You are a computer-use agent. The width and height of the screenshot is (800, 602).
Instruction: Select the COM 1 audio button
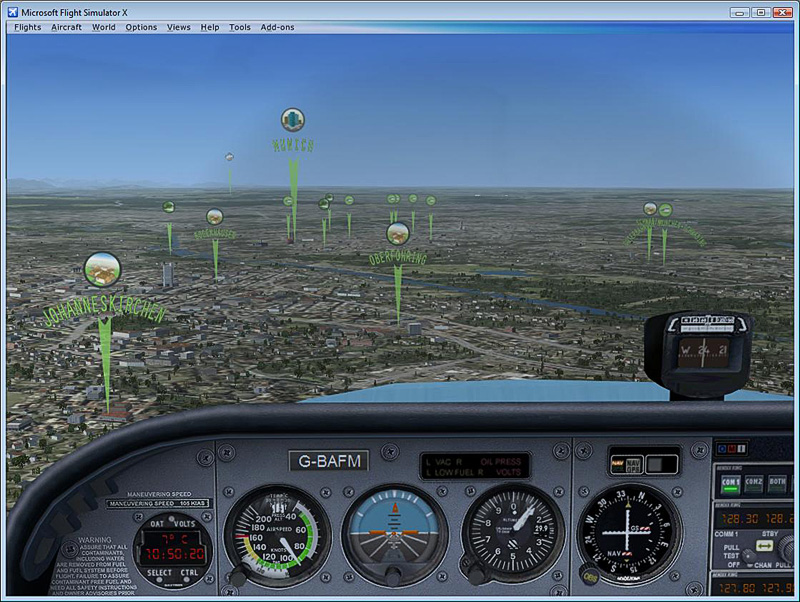pyautogui.click(x=729, y=482)
